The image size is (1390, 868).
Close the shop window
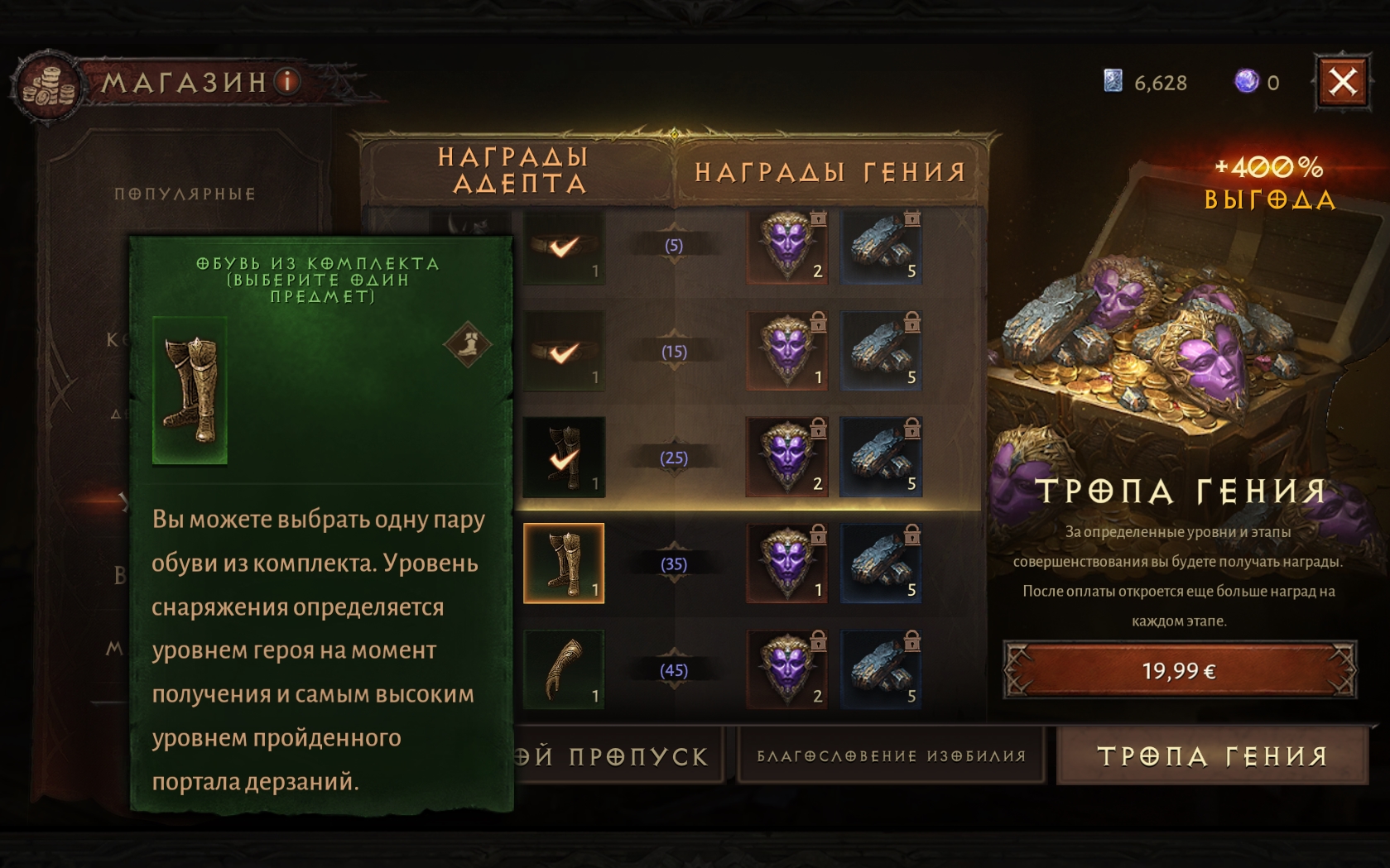tap(1342, 82)
